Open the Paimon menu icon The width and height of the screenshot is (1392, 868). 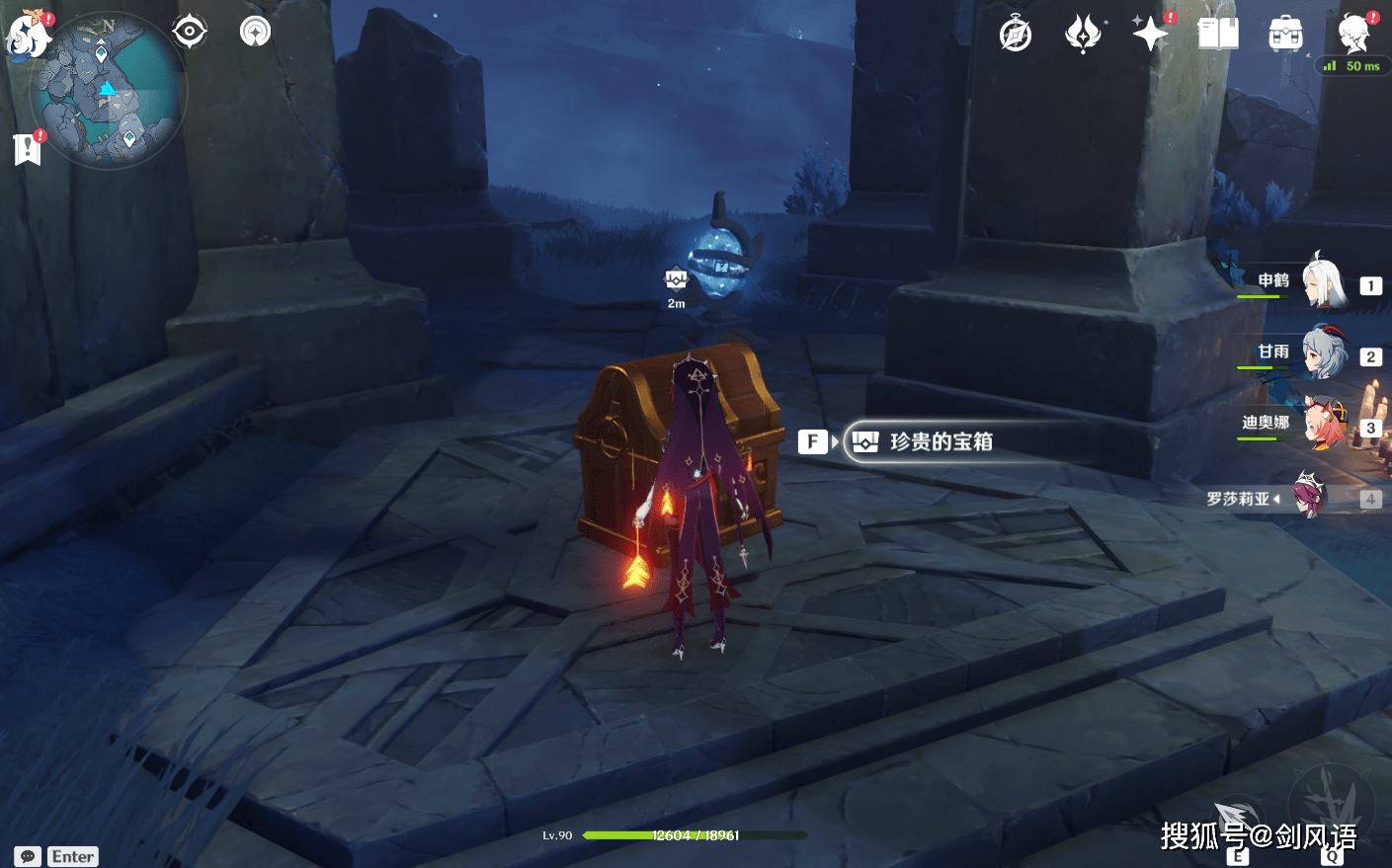[x=28, y=35]
